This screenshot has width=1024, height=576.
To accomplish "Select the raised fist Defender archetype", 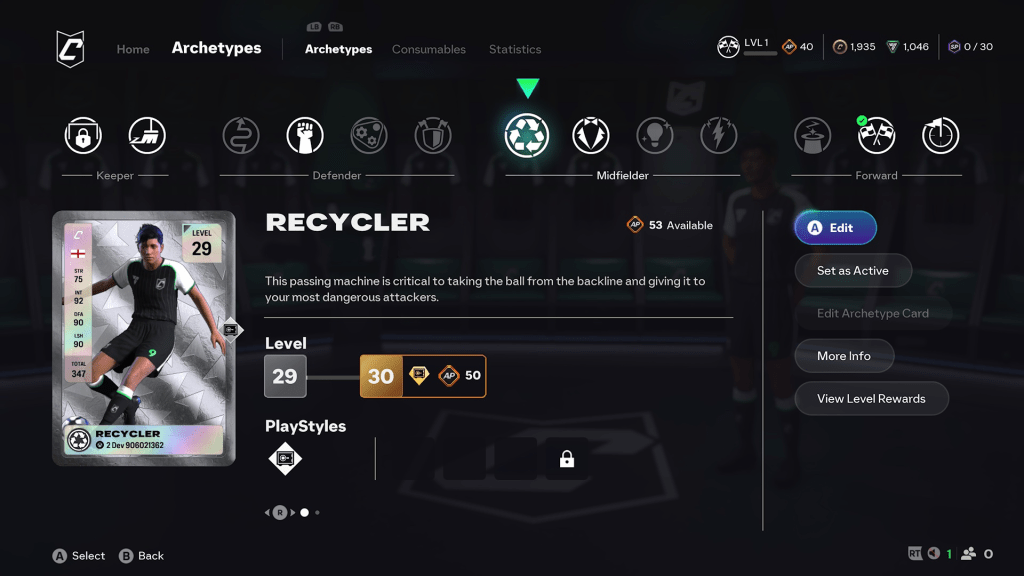I will 305,135.
